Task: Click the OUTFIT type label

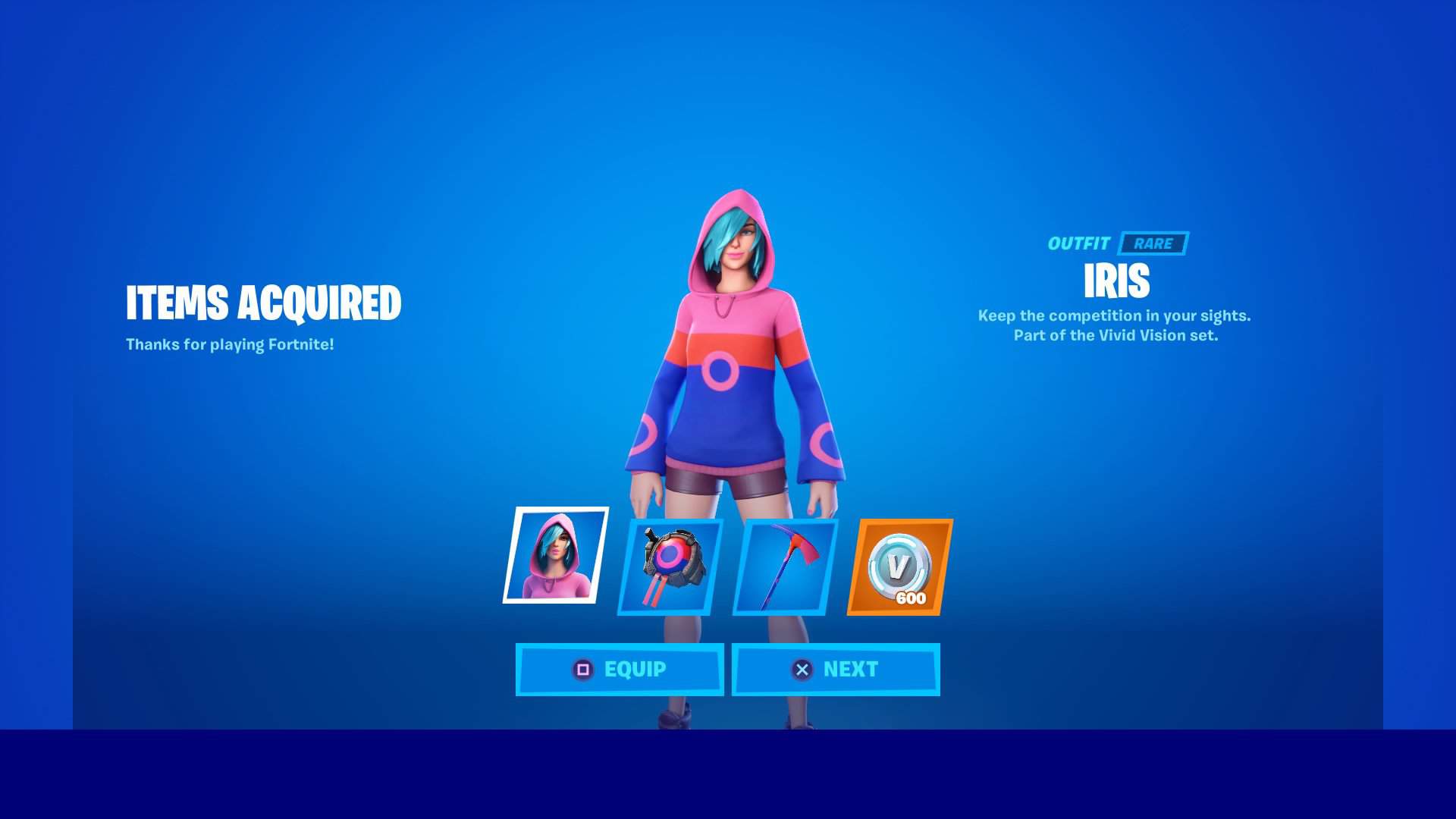Action: pos(1080,244)
